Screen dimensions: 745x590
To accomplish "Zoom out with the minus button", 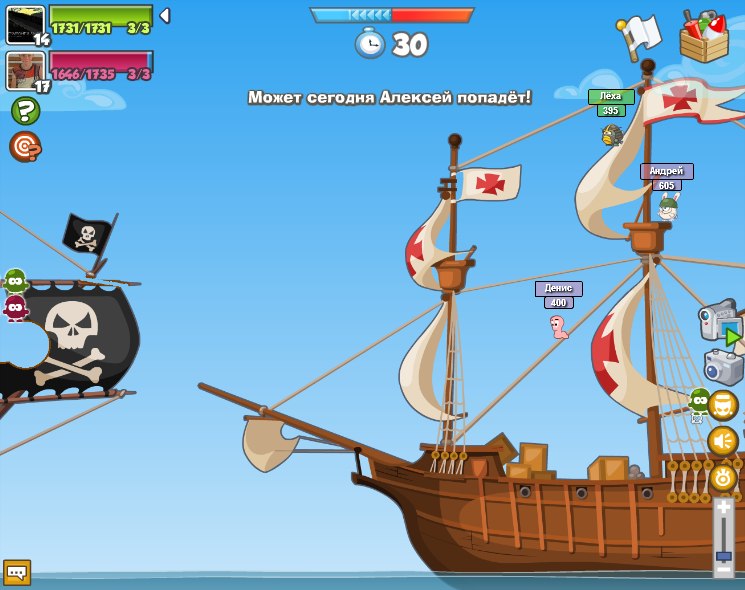I will click(x=723, y=570).
